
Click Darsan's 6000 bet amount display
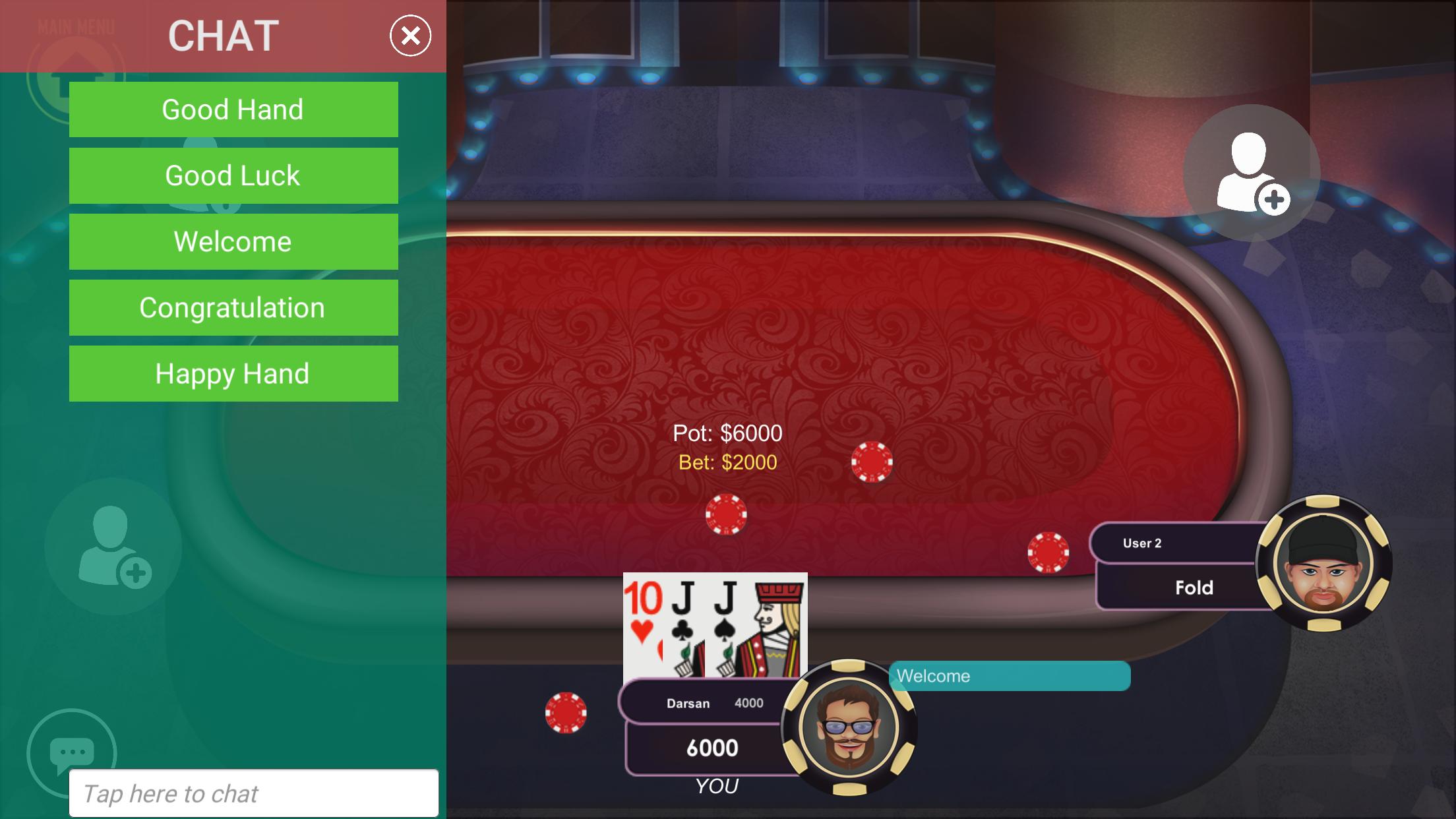click(711, 747)
